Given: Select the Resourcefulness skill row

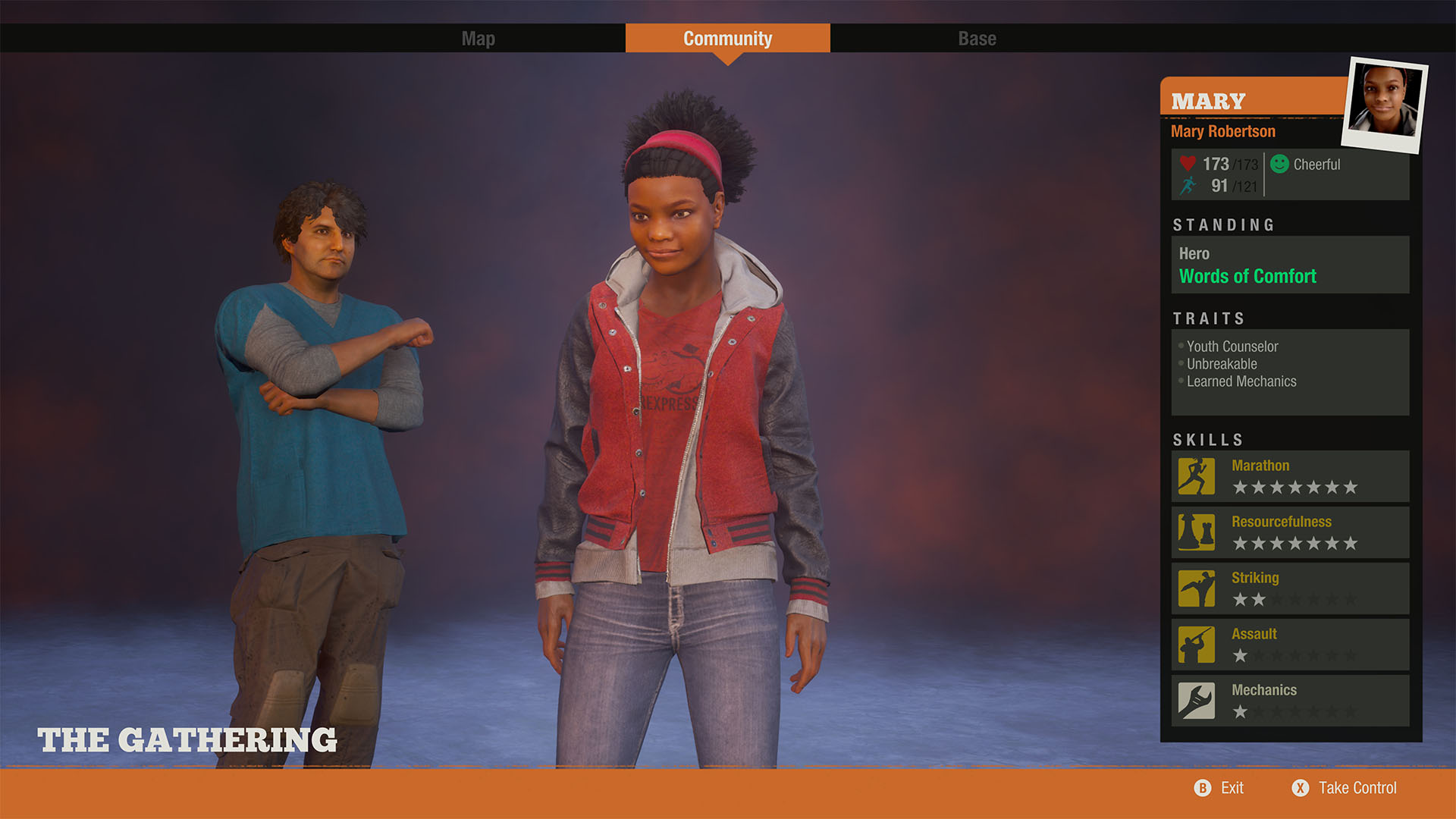Looking at the screenshot, I should [1290, 532].
